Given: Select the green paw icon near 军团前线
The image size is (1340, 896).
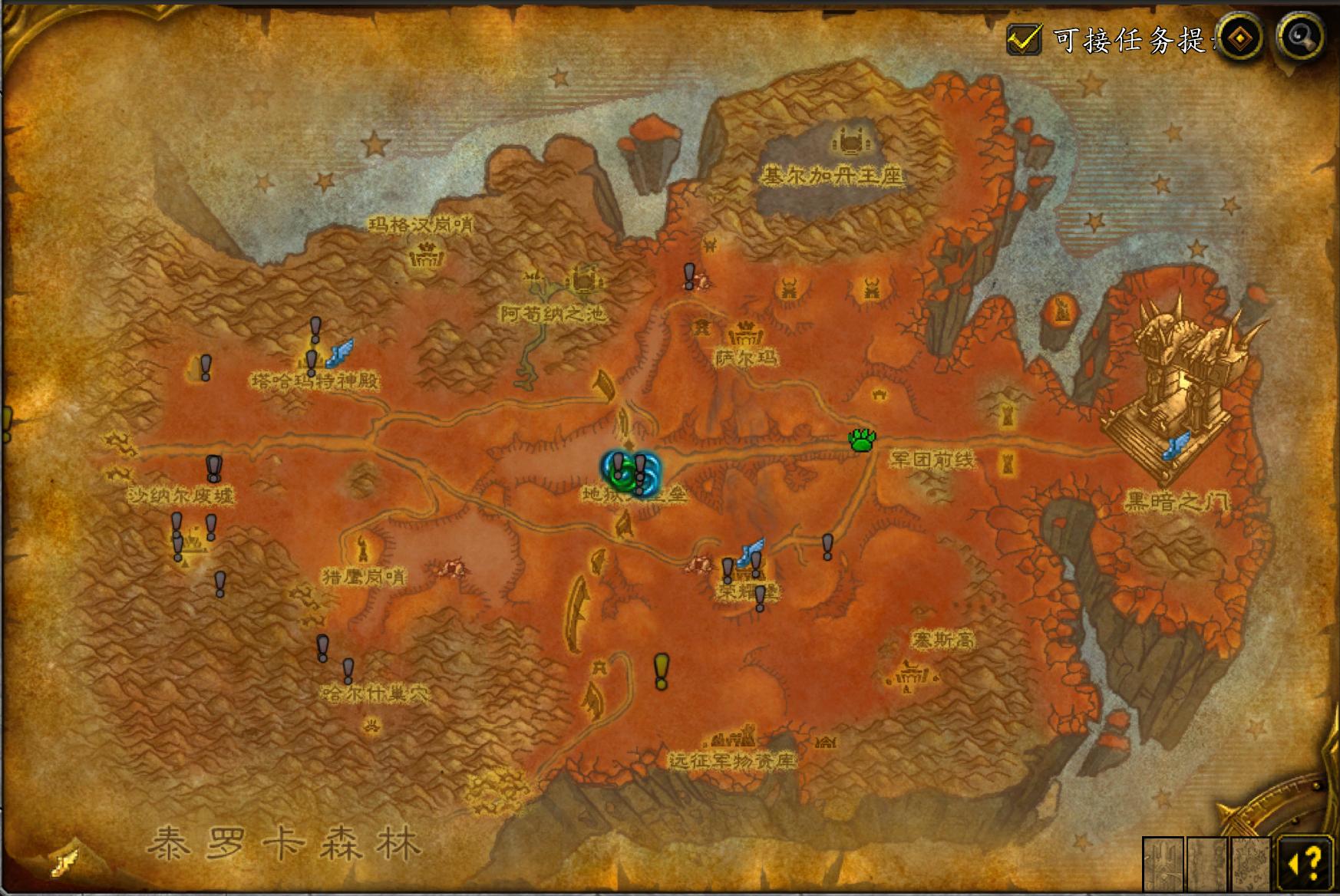Looking at the screenshot, I should click(863, 441).
